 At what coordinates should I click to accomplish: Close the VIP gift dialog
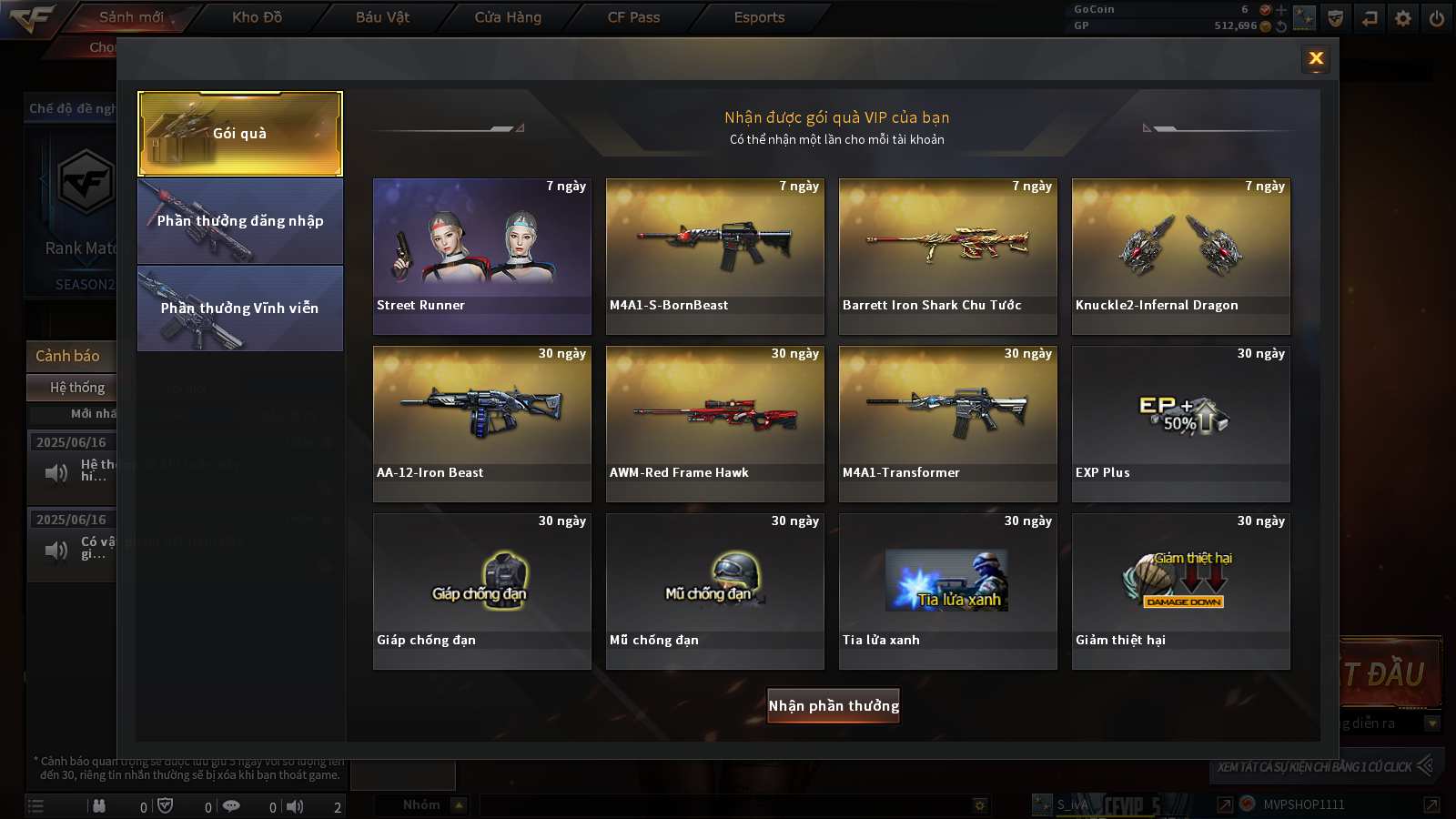(1316, 59)
